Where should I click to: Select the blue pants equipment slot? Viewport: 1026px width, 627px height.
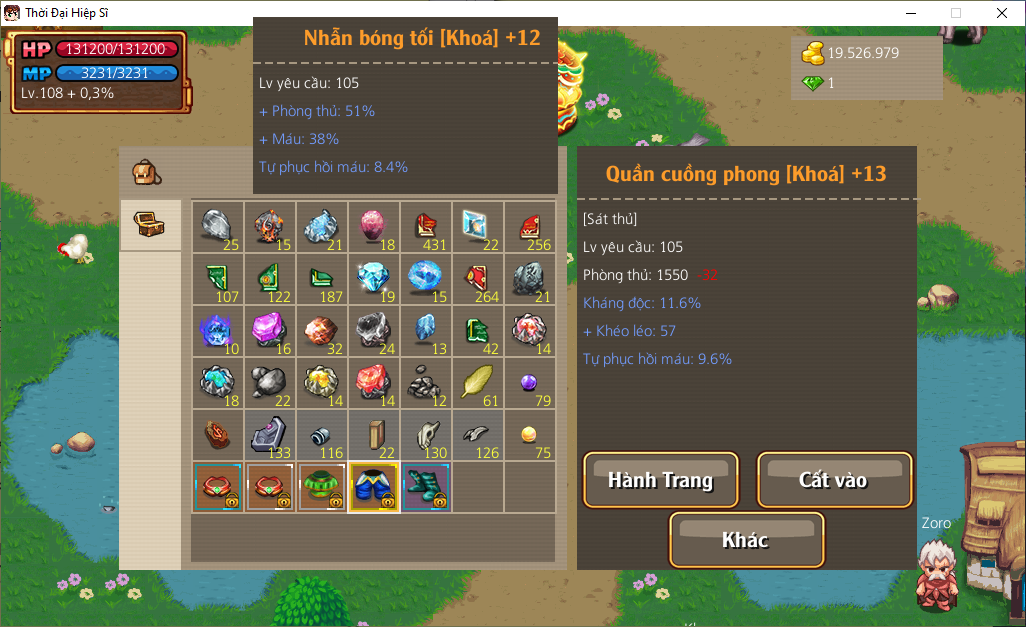pyautogui.click(x=374, y=487)
